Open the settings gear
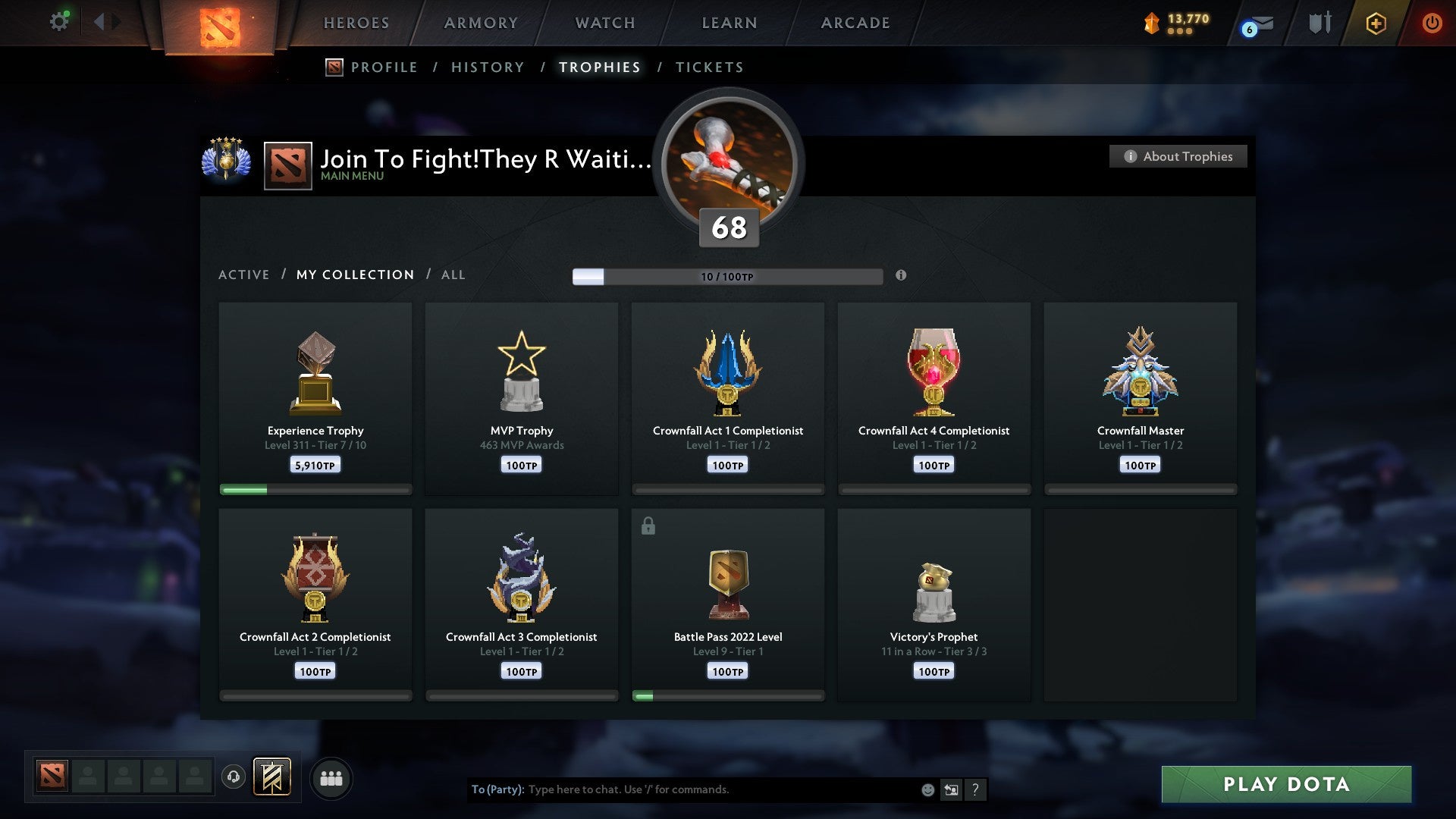1456x819 pixels. pos(59,21)
